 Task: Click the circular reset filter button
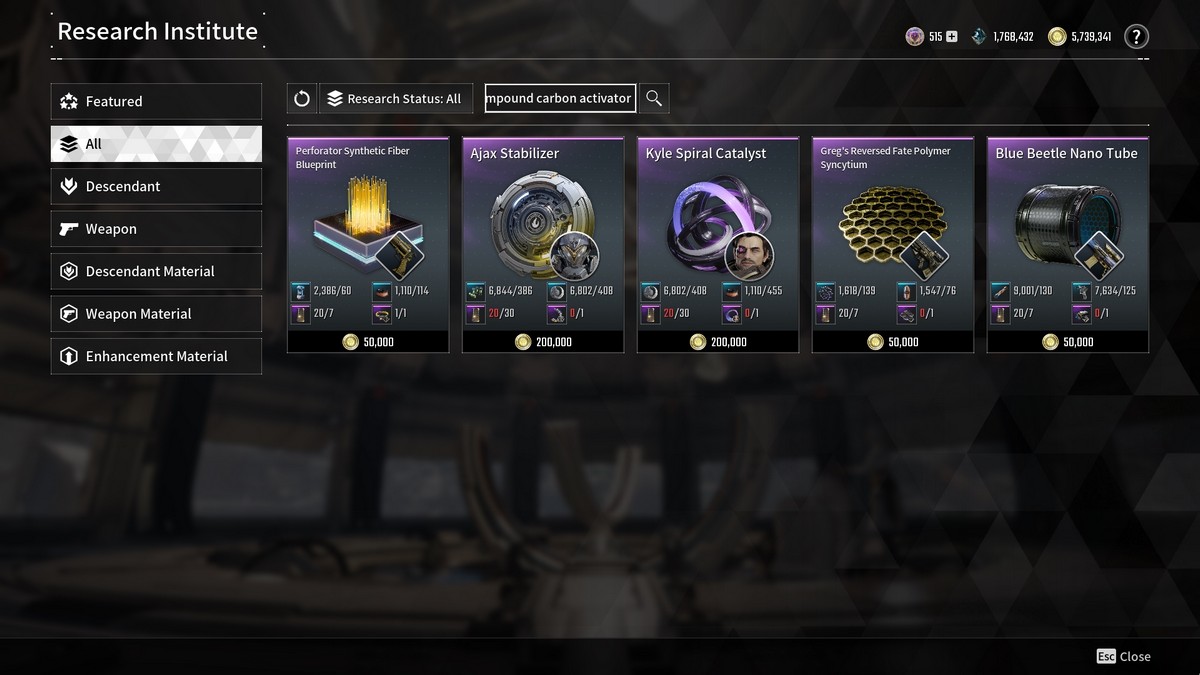pyautogui.click(x=302, y=99)
